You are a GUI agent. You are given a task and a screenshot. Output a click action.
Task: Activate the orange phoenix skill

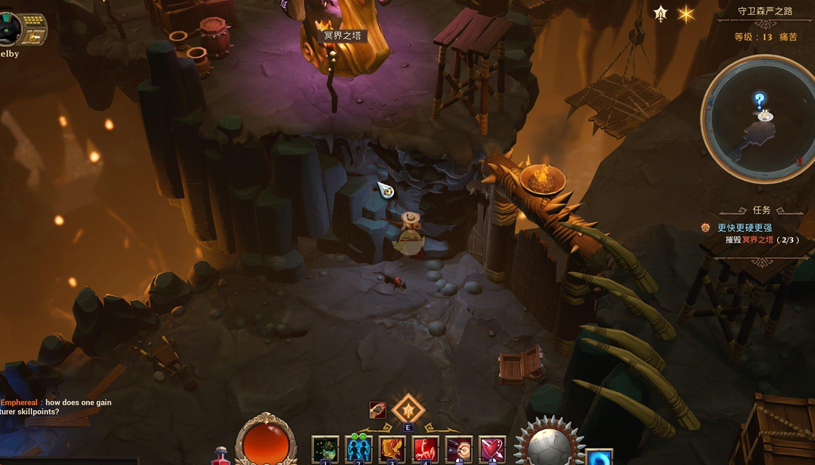coord(392,450)
